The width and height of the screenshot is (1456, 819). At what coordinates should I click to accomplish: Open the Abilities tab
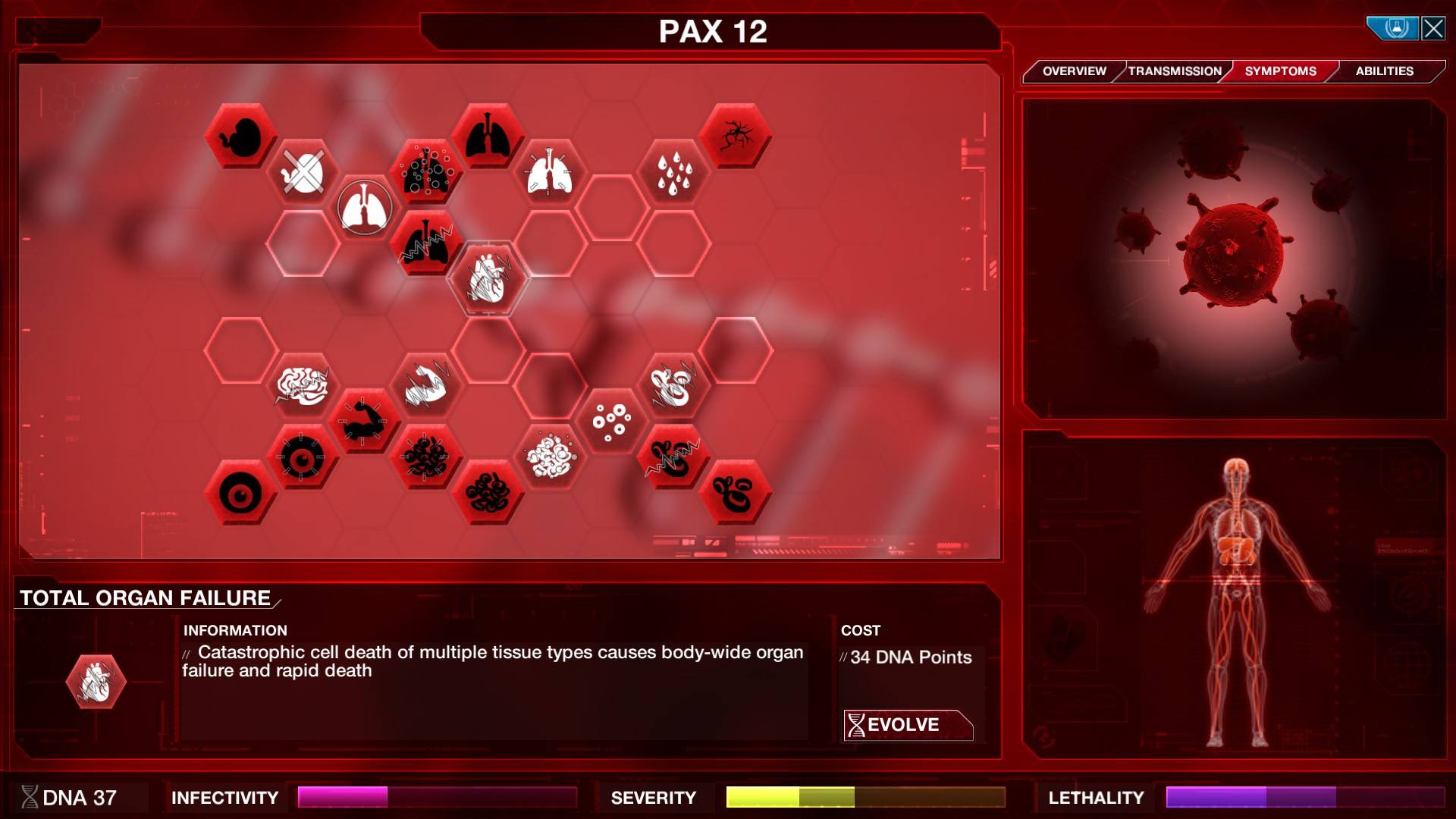pos(1384,71)
